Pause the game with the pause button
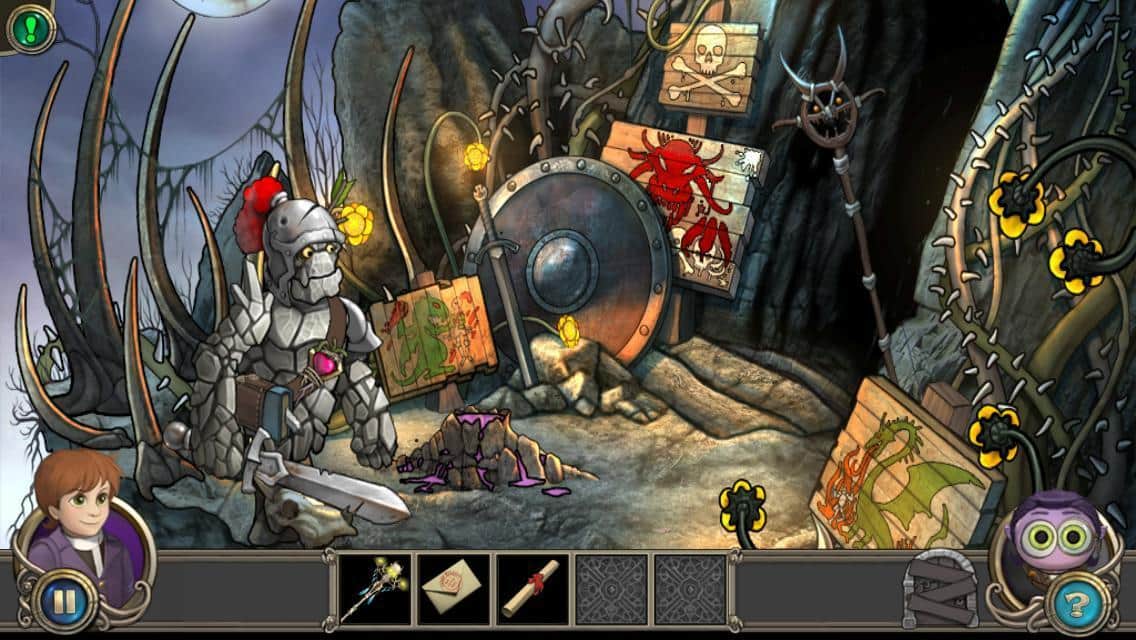Screen dimensions: 1136x640 [x=64, y=603]
